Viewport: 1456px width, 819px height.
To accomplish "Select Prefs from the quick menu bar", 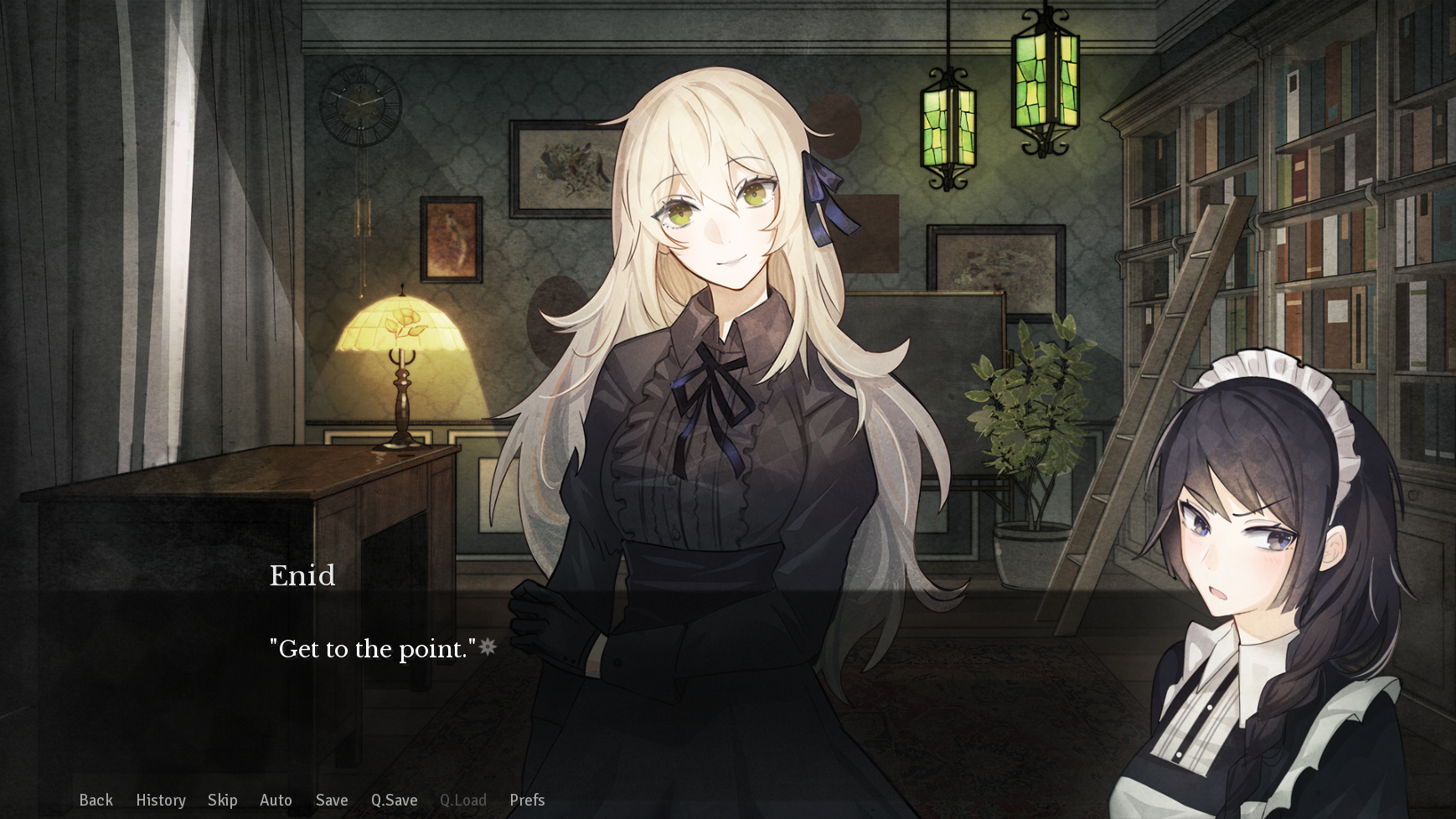I will (527, 801).
